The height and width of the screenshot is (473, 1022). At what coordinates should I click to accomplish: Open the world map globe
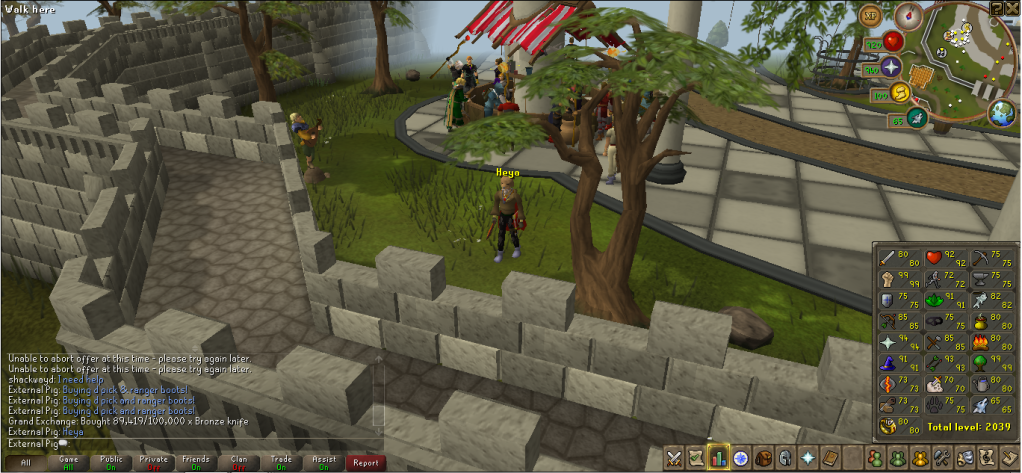(x=1001, y=112)
